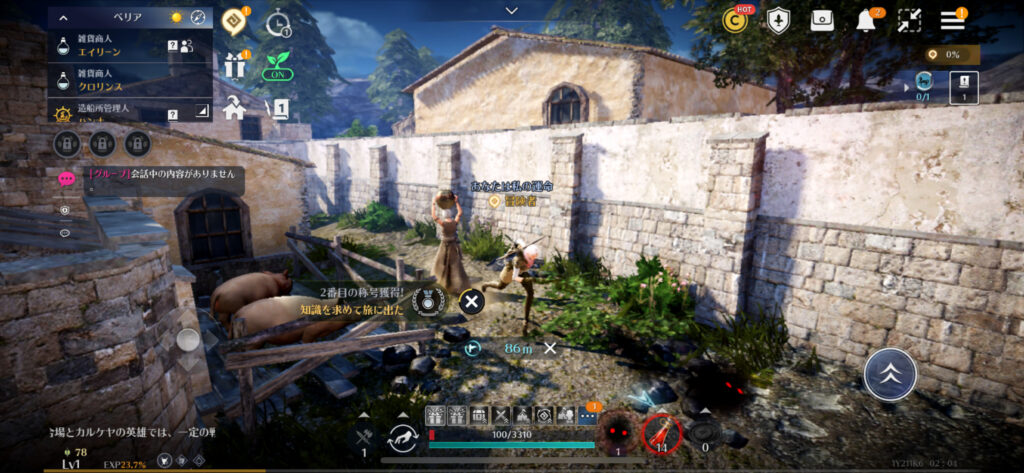Viewport: 1024px width, 473px height.
Task: Open the gold coin shop marked HOT
Action: (x=737, y=20)
